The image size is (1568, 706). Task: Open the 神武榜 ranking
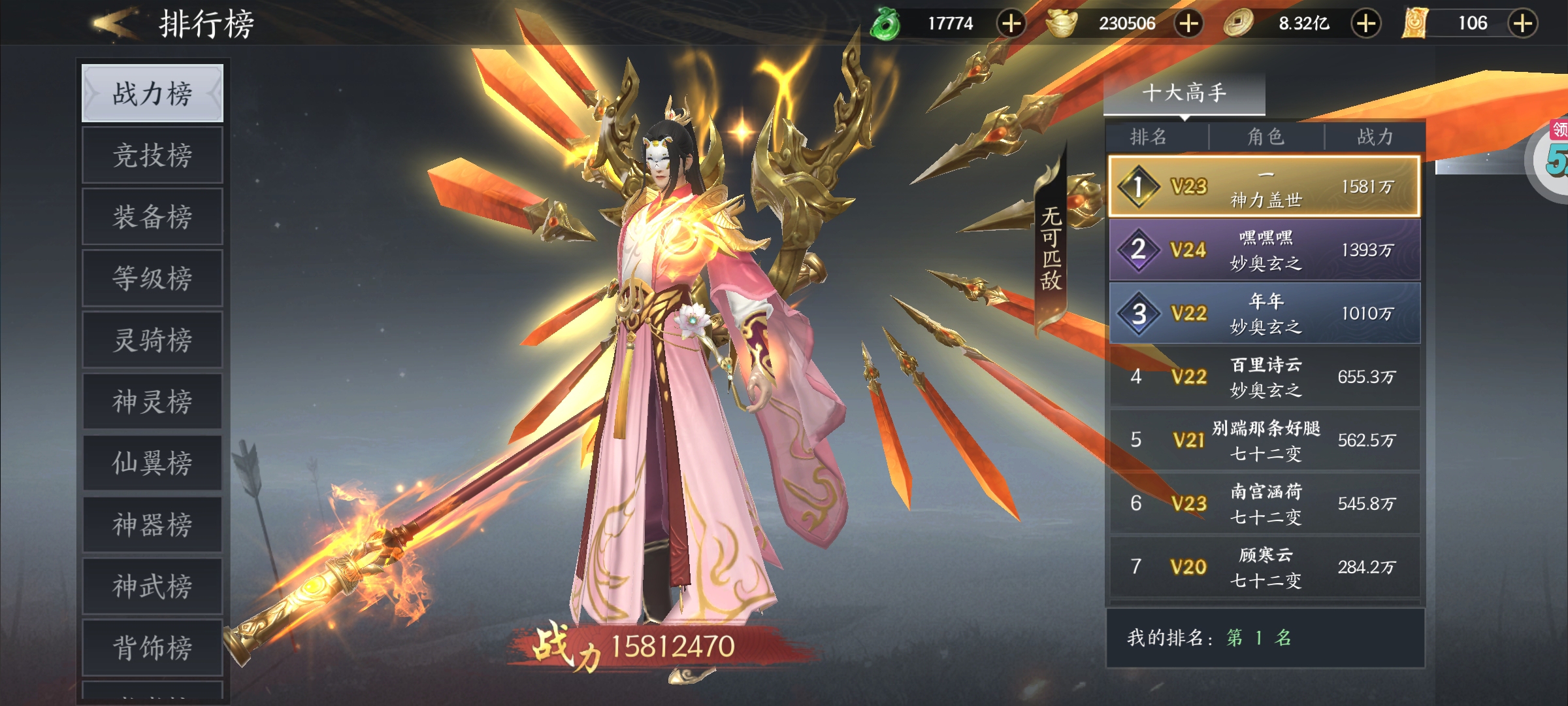point(152,585)
